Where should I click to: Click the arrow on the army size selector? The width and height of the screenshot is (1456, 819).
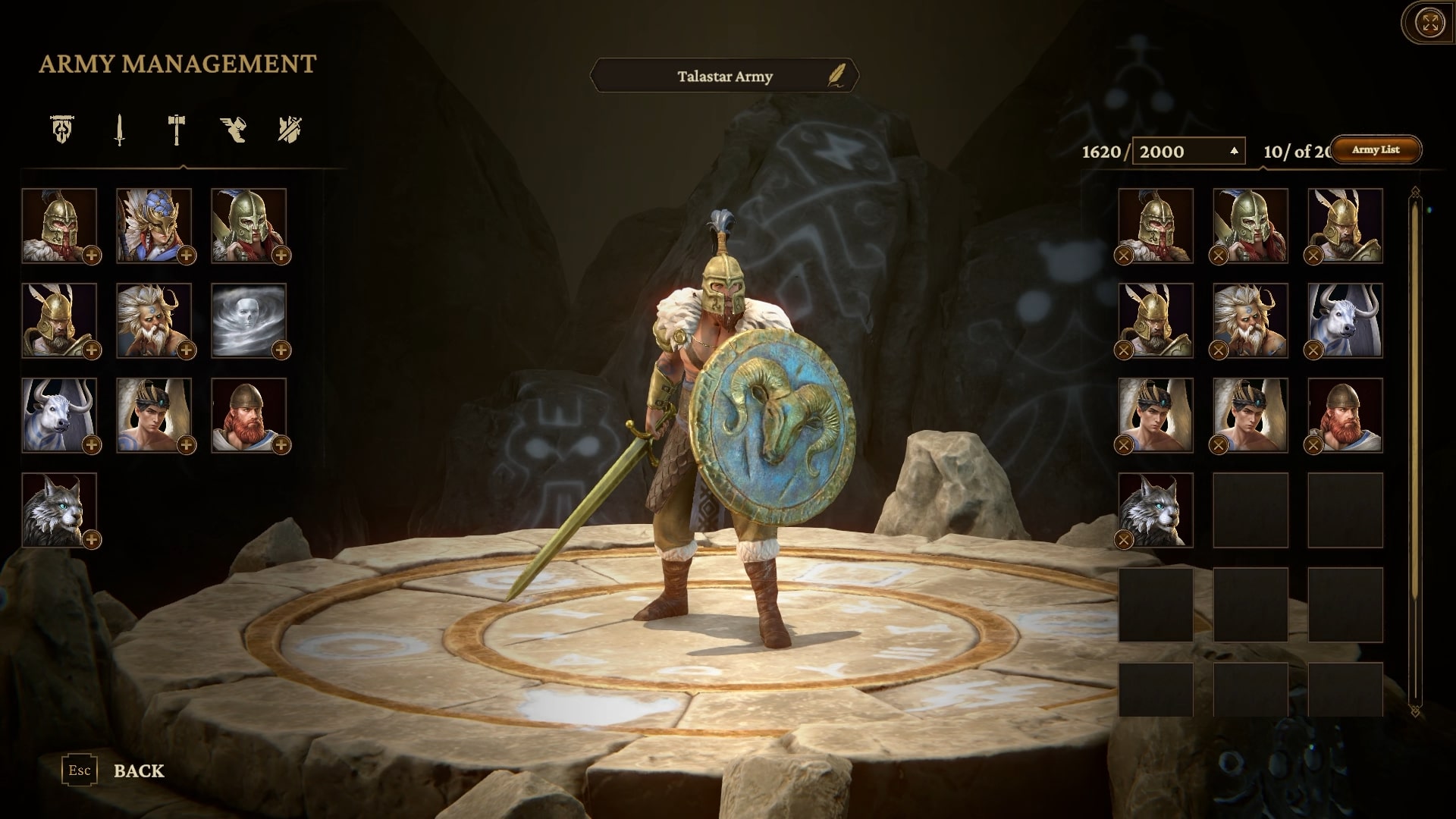tap(1236, 149)
